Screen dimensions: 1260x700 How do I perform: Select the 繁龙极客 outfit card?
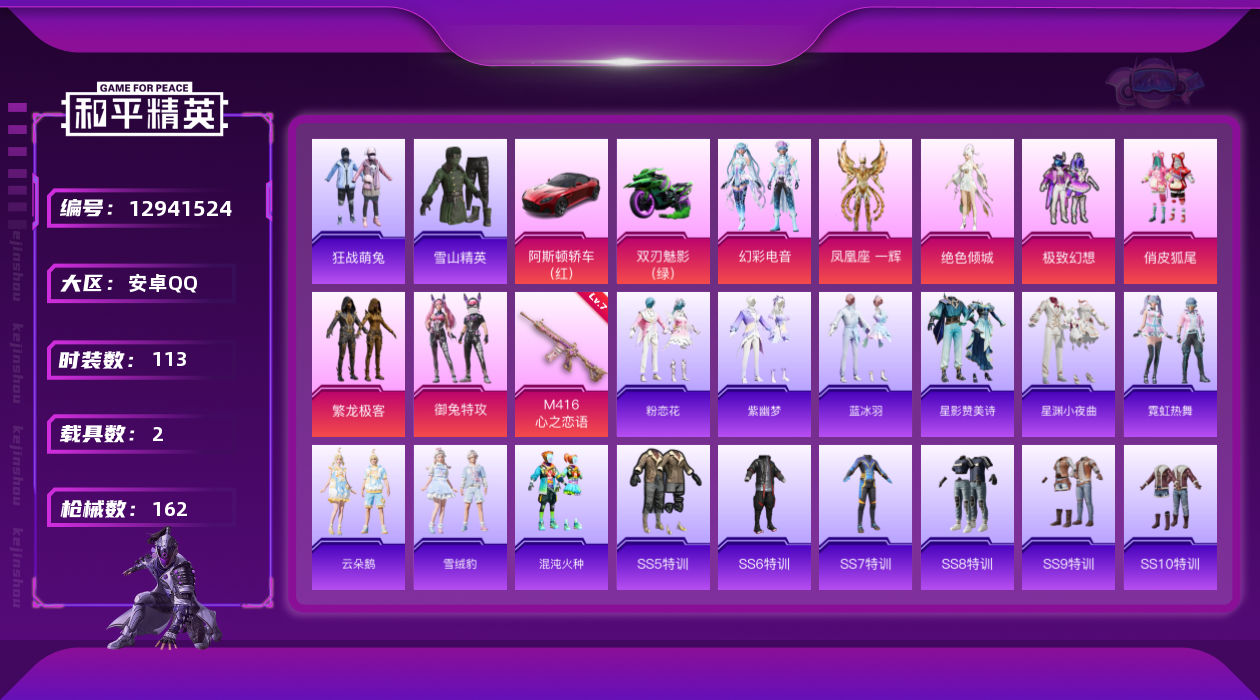click(x=358, y=364)
